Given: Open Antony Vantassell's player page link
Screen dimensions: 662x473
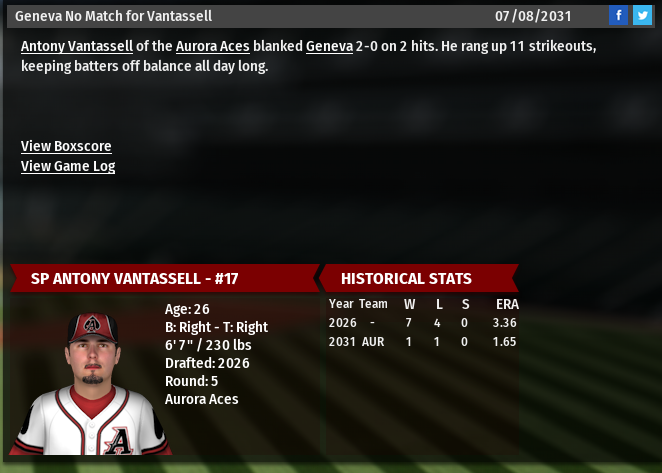Looking at the screenshot, I should (x=77, y=47).
